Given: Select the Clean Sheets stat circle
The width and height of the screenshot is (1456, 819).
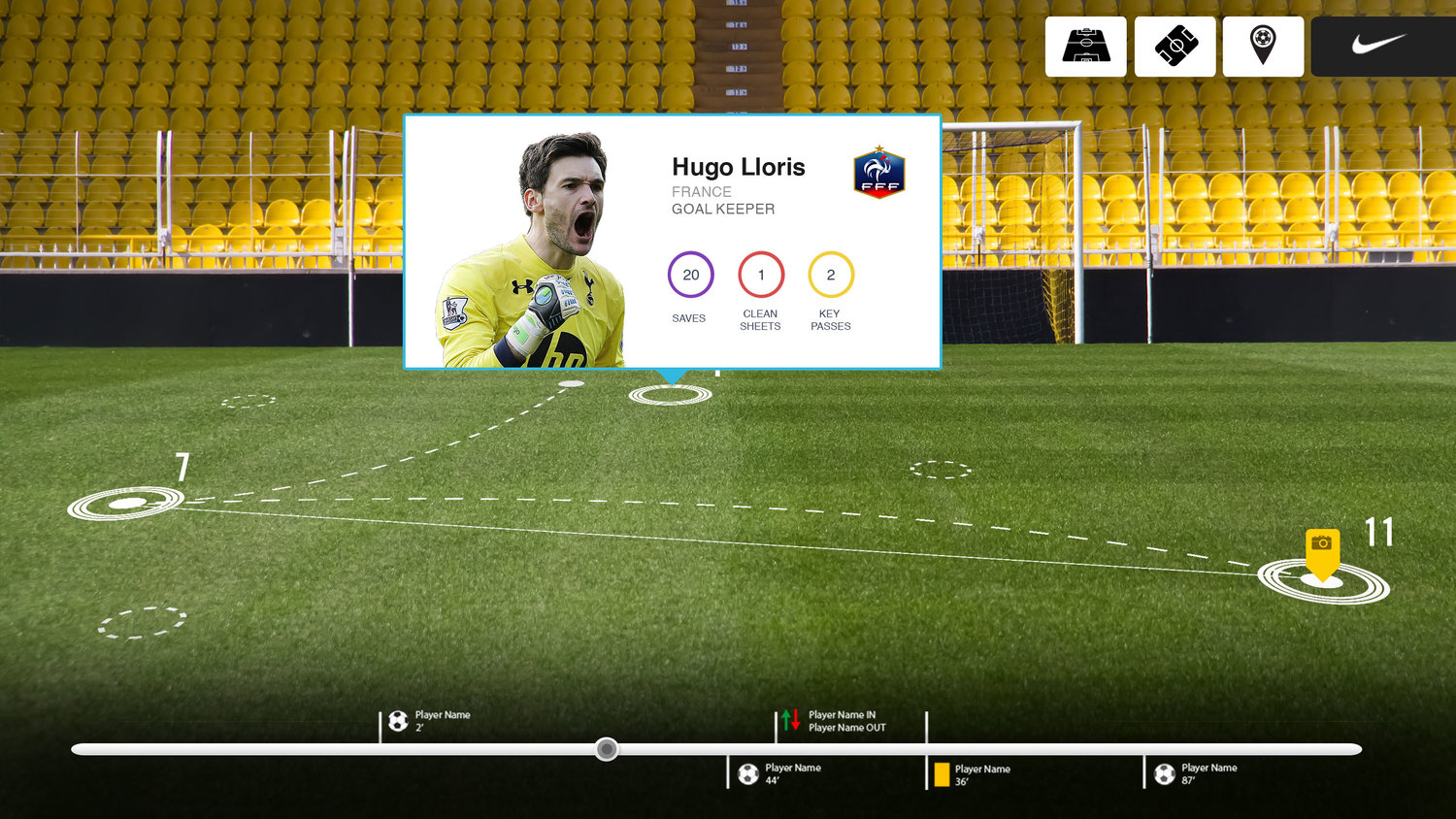Looking at the screenshot, I should [761, 275].
